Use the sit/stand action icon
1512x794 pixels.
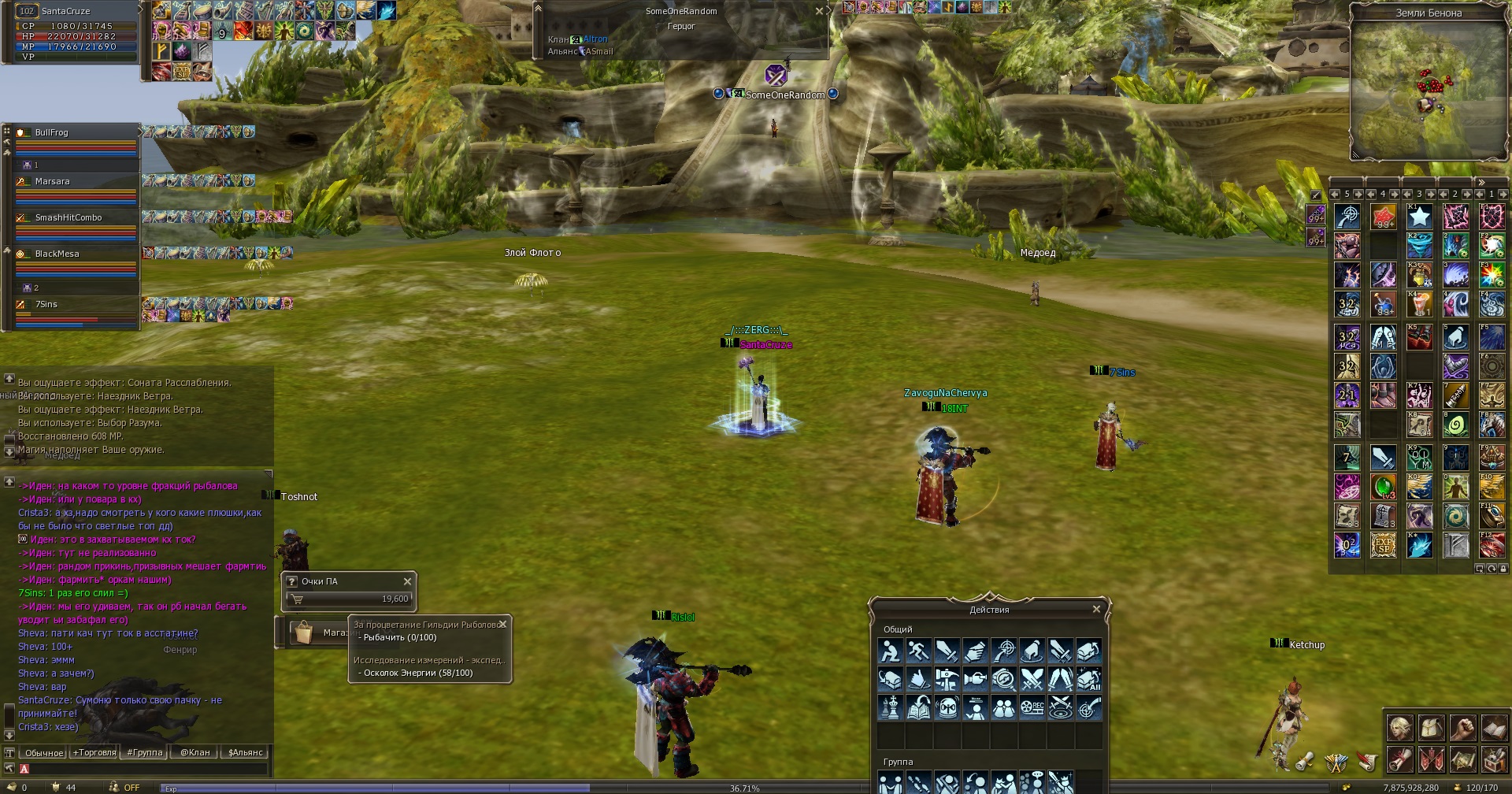click(890, 651)
